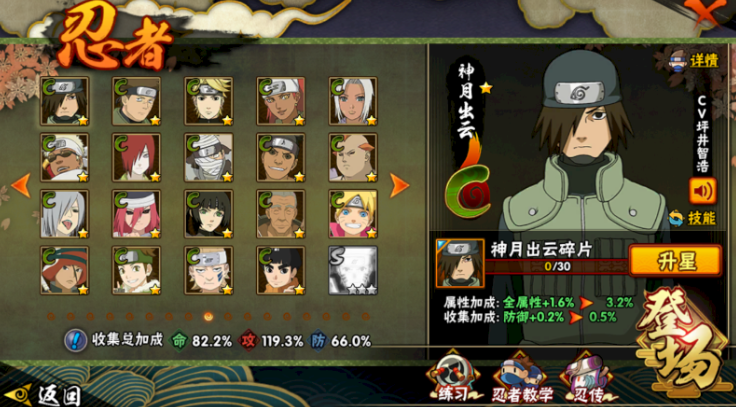Image resolution: width=736 pixels, height=407 pixels.
Task: Play the character voice speaker icon
Action: tap(703, 189)
